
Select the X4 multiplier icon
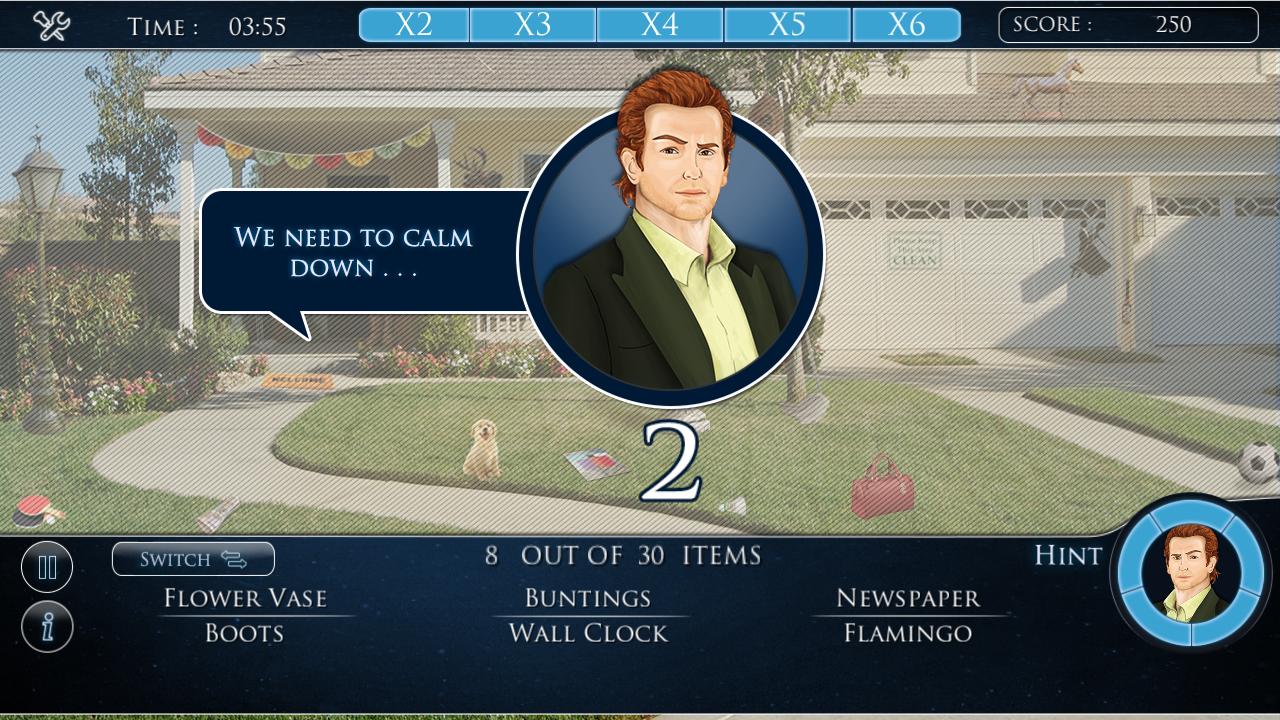coord(660,24)
